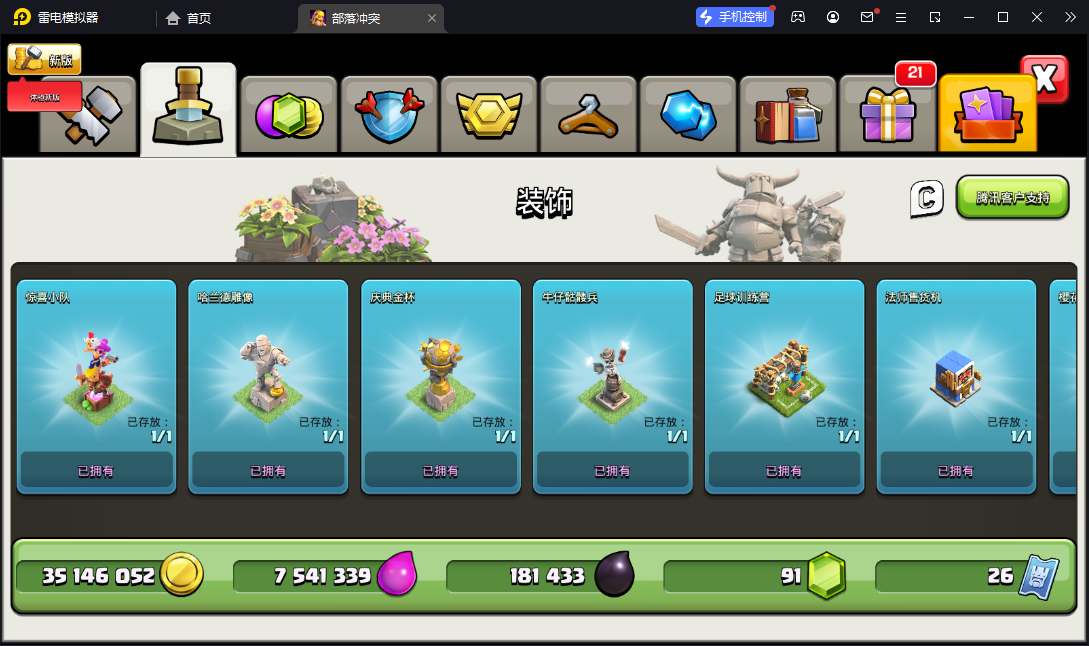Click the white C icon beside support
This screenshot has width=1089, height=646.
pyautogui.click(x=927, y=198)
